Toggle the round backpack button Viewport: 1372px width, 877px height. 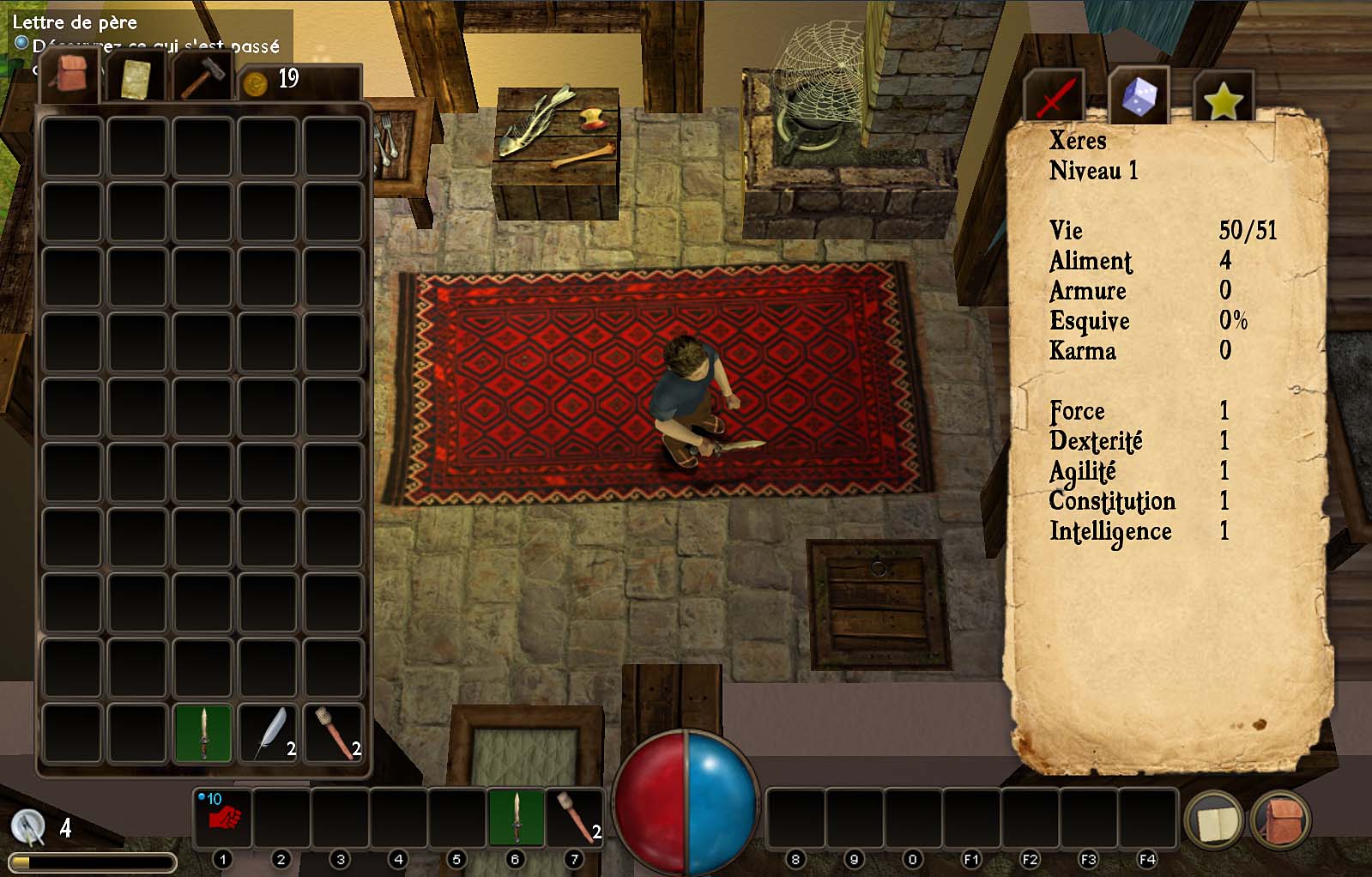(1280, 821)
